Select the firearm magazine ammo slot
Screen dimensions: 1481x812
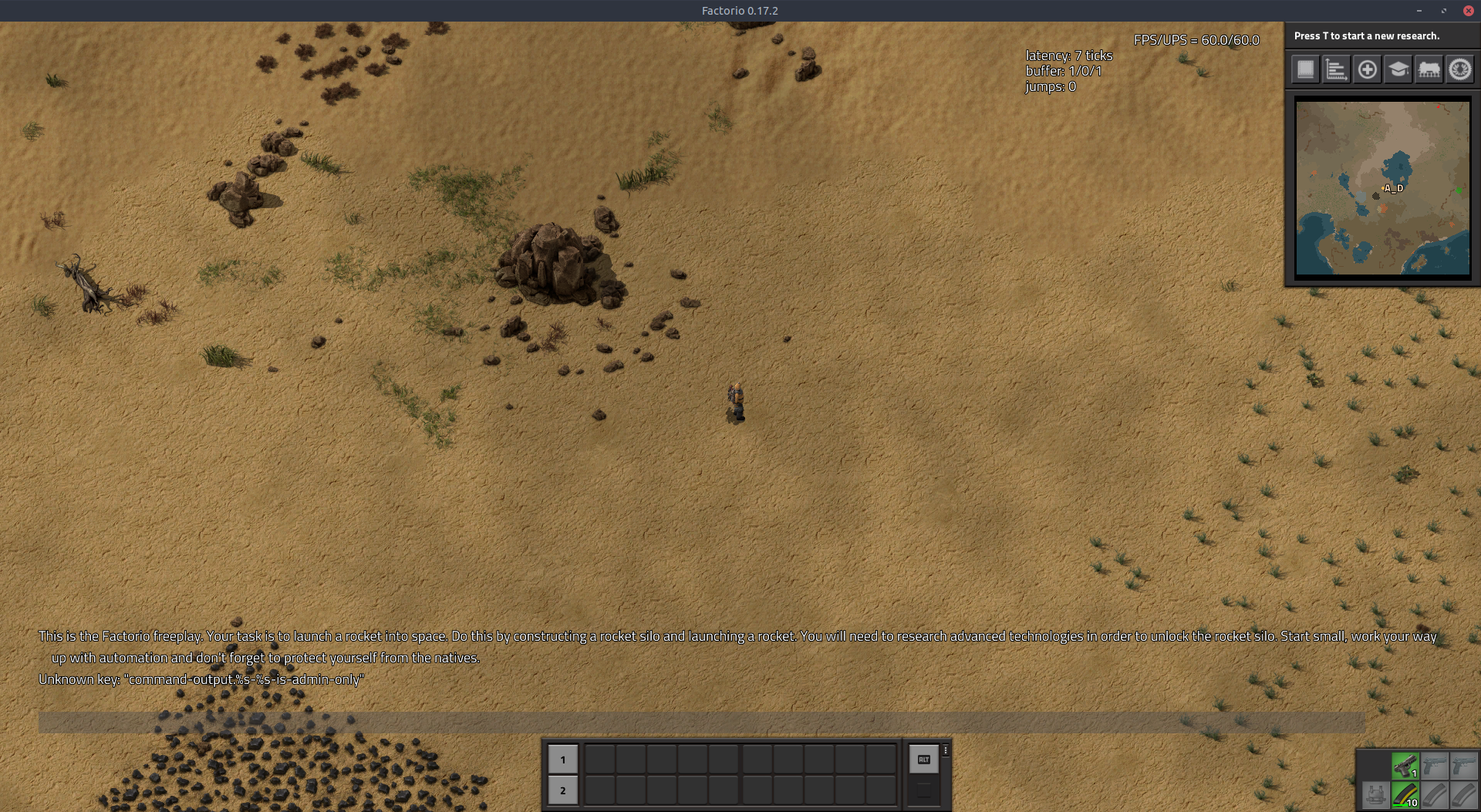(x=1405, y=794)
